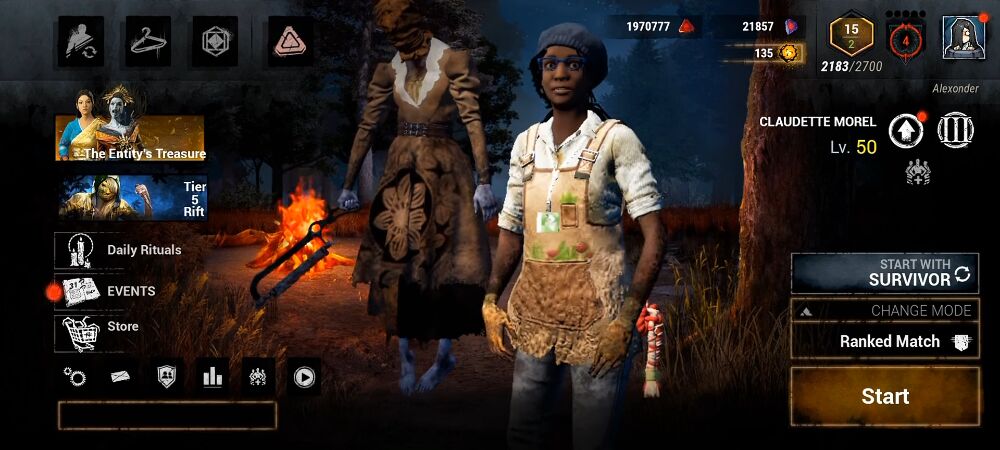Image resolution: width=1000 pixels, height=450 pixels.
Task: Open the hanger customization icon
Action: 149,41
